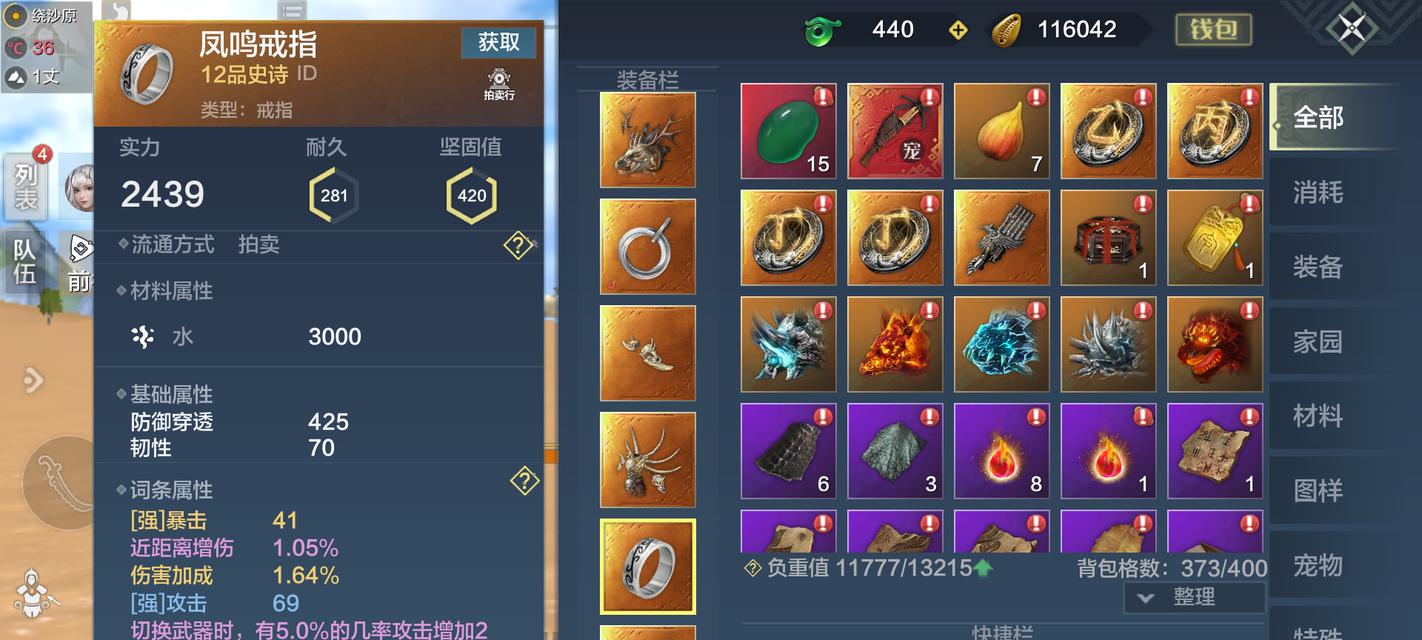Show the 材料 materials tab

point(1318,416)
